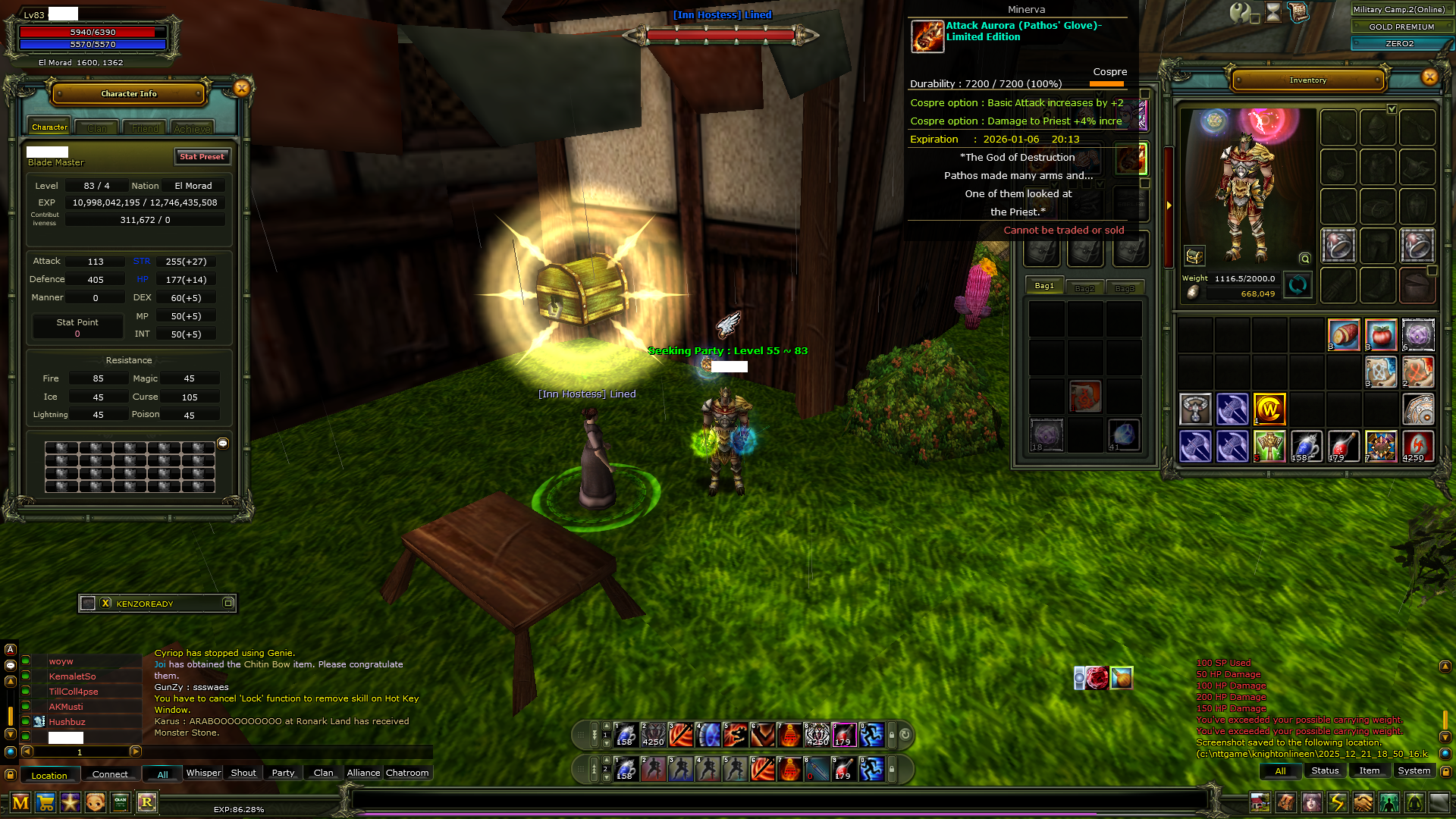1456x819 pixels.
Task: Select the gold W item in inventory
Action: click(x=1269, y=409)
